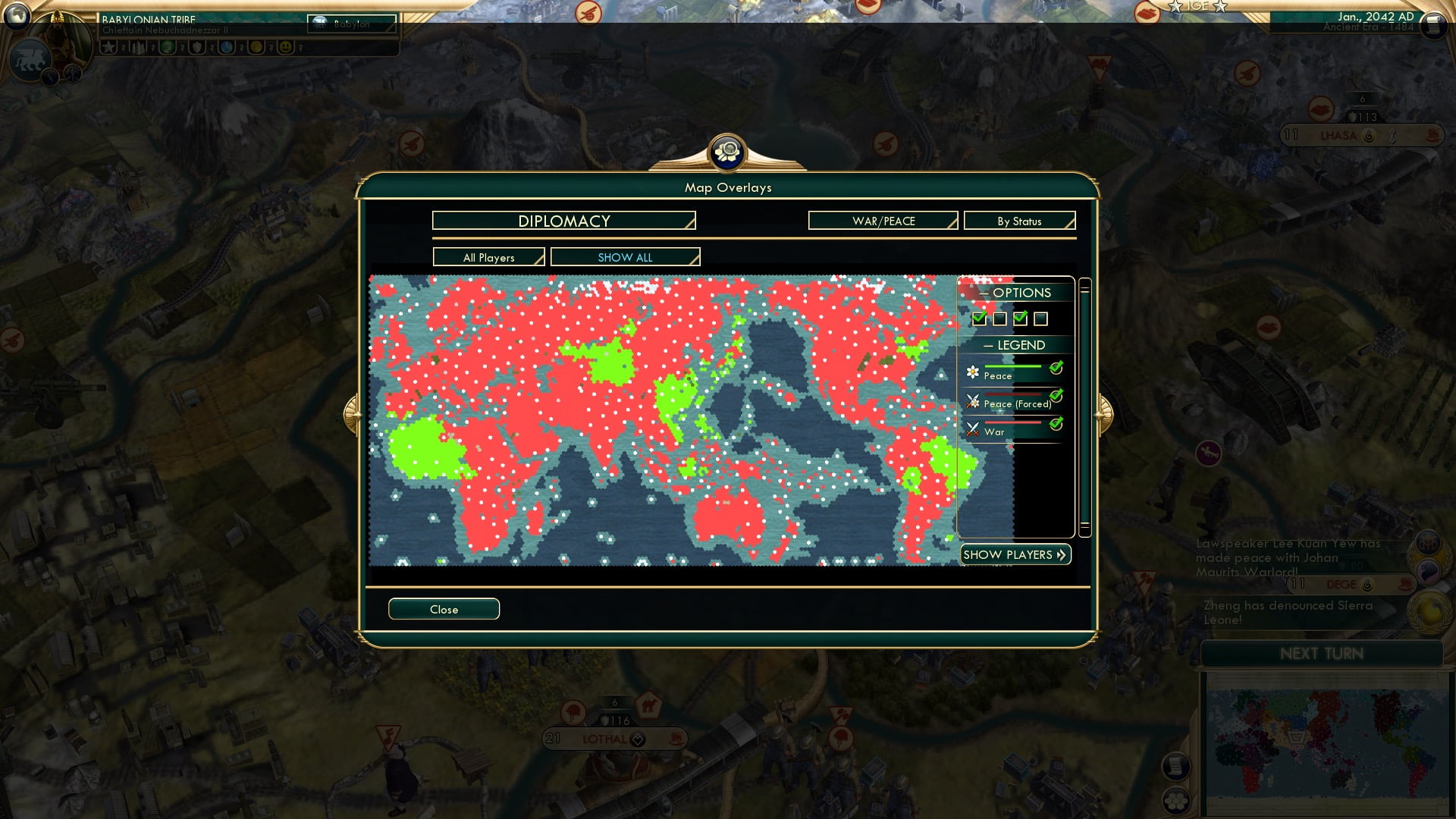Open the DIPLOMACY overlay dropdown
Screen dimensions: 1456x819
(x=563, y=221)
